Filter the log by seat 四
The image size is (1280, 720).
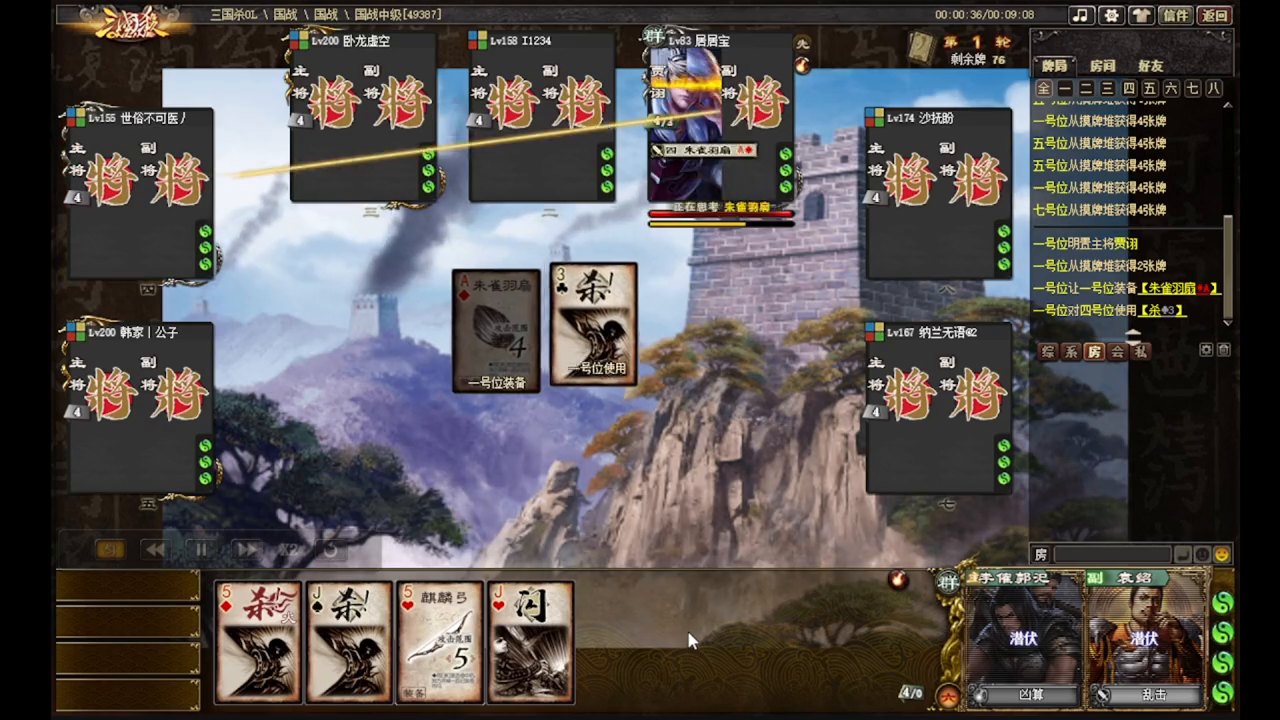[x=1128, y=89]
